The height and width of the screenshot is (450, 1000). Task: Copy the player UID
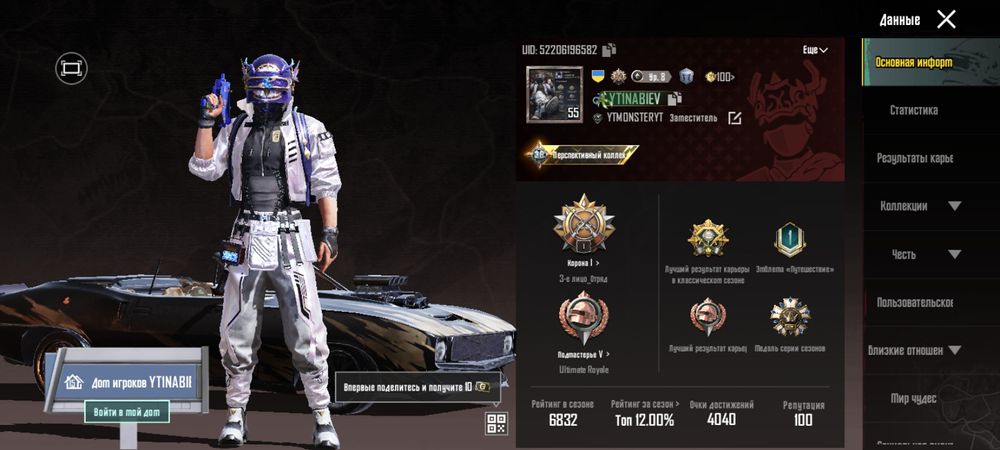tap(610, 50)
